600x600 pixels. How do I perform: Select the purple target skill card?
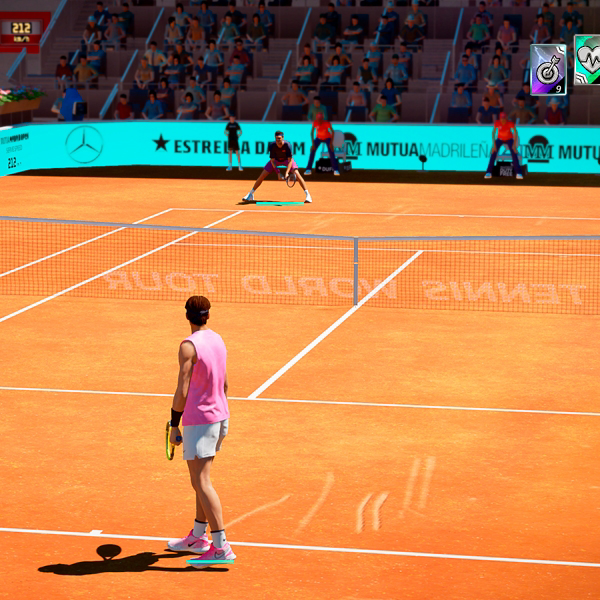click(547, 69)
